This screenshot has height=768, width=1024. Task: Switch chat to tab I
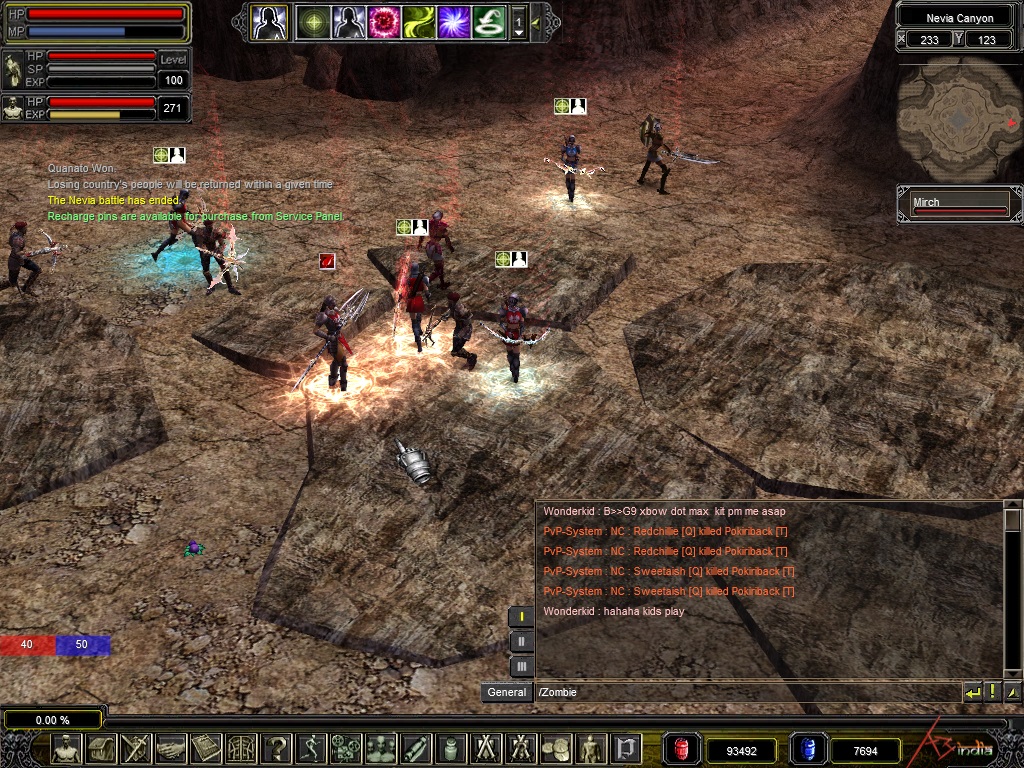(521, 617)
